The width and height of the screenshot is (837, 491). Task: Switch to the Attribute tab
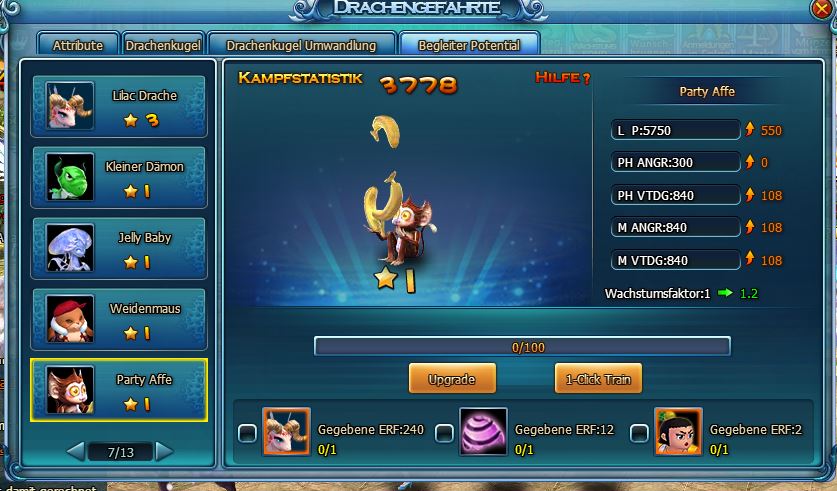[78, 45]
